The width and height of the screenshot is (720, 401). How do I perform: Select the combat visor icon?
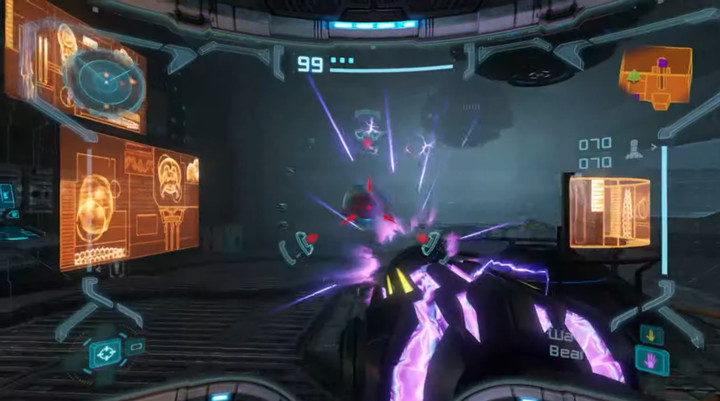click(107, 351)
